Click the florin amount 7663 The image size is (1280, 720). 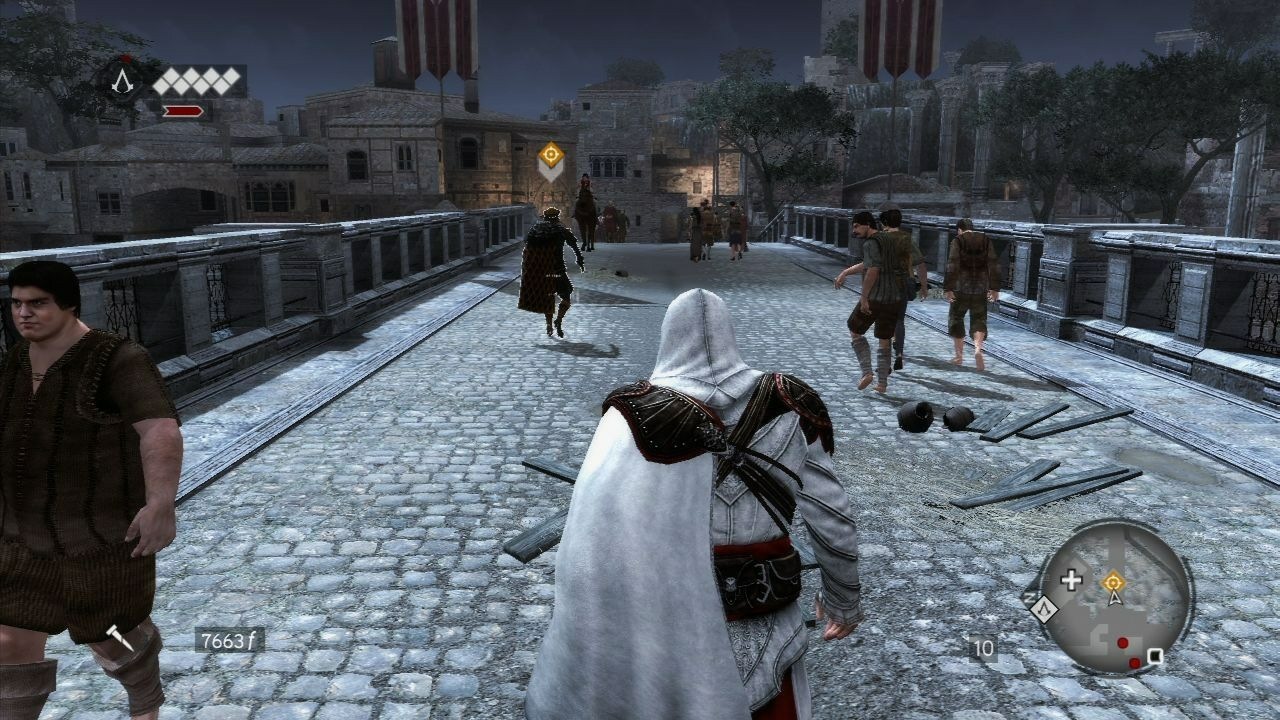228,637
